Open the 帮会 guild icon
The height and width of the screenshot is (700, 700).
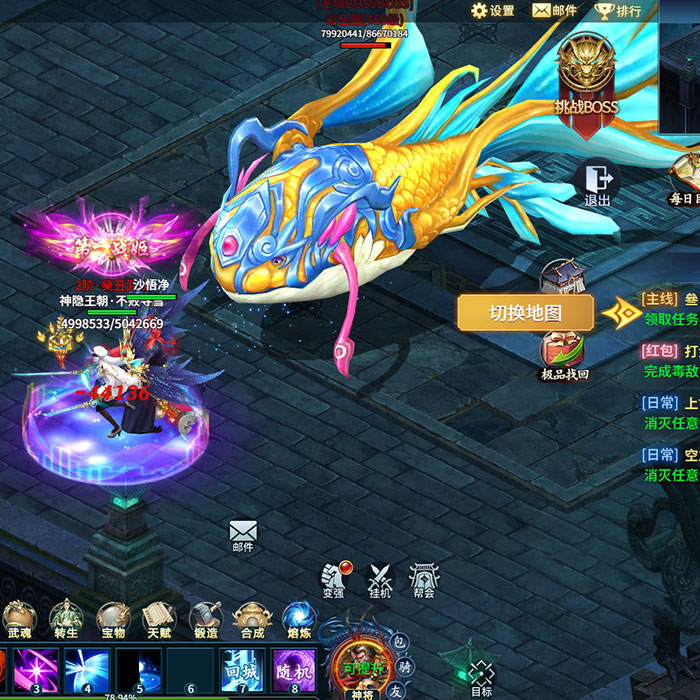(423, 578)
